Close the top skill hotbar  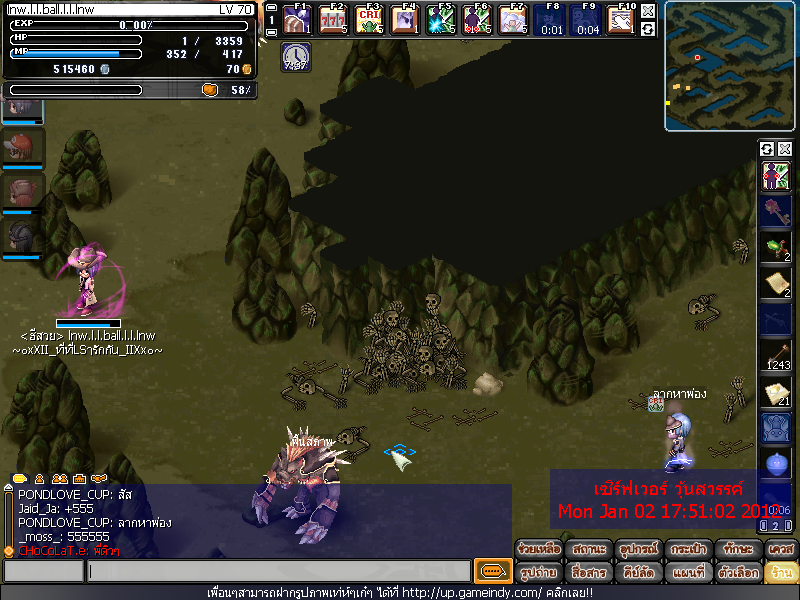click(648, 11)
